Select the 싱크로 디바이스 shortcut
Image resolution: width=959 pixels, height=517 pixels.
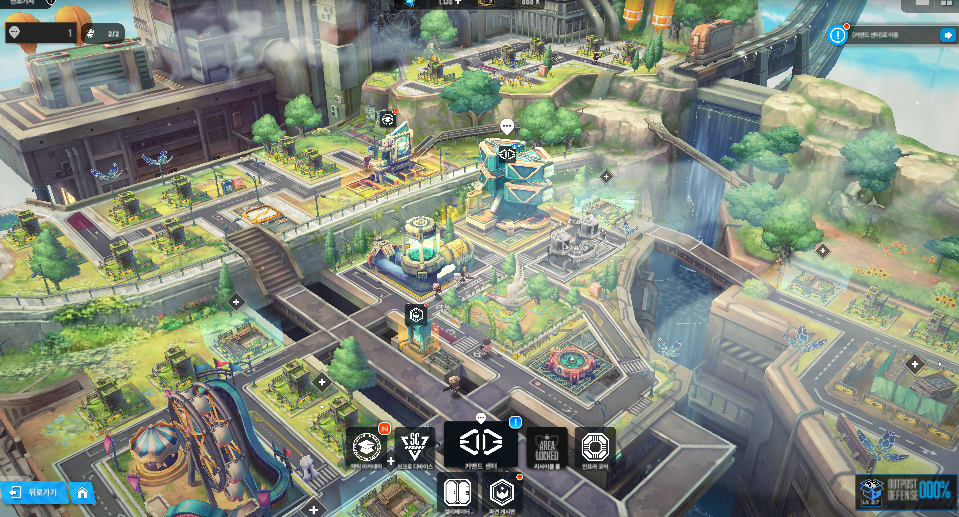(x=413, y=446)
